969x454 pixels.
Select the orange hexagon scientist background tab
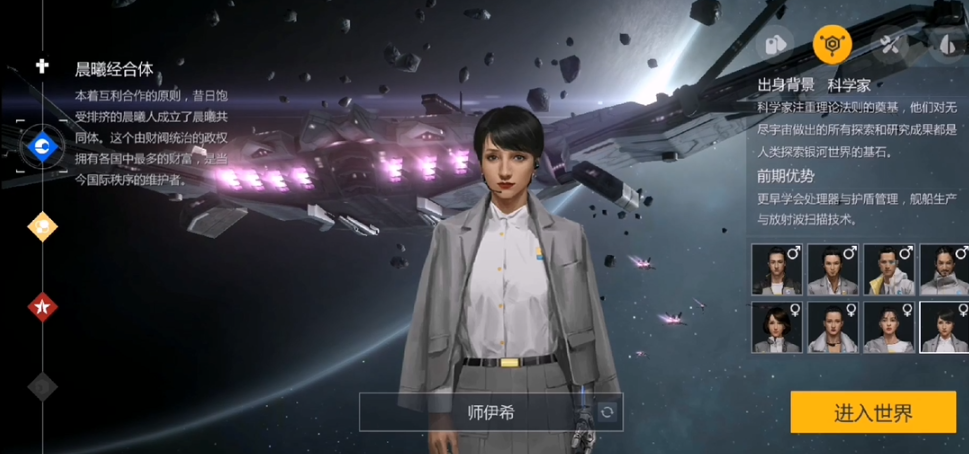pyautogui.click(x=831, y=44)
